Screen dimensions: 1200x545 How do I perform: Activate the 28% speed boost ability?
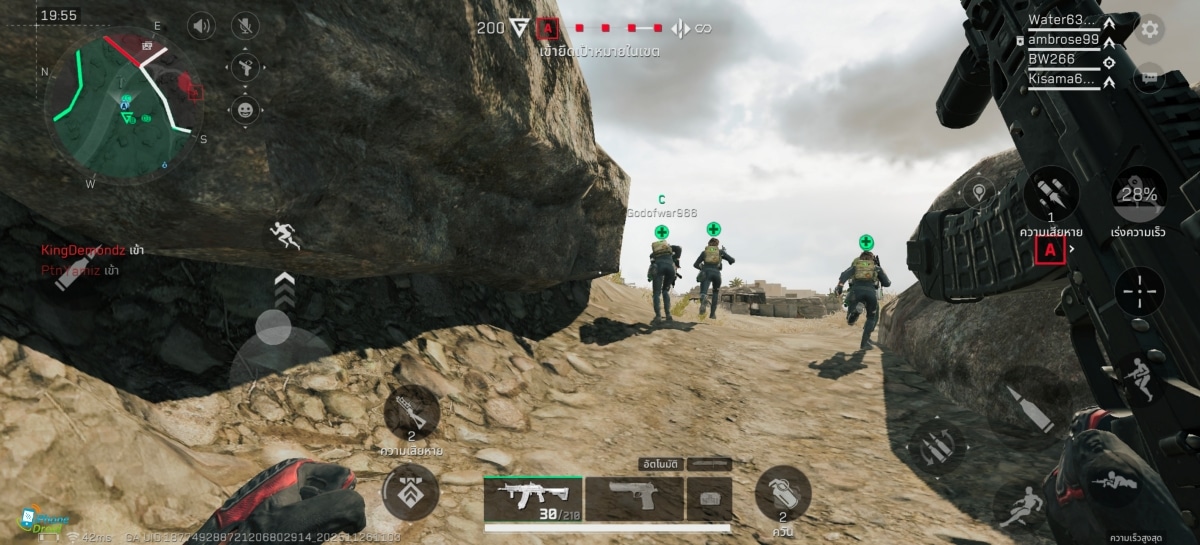pos(1139,196)
